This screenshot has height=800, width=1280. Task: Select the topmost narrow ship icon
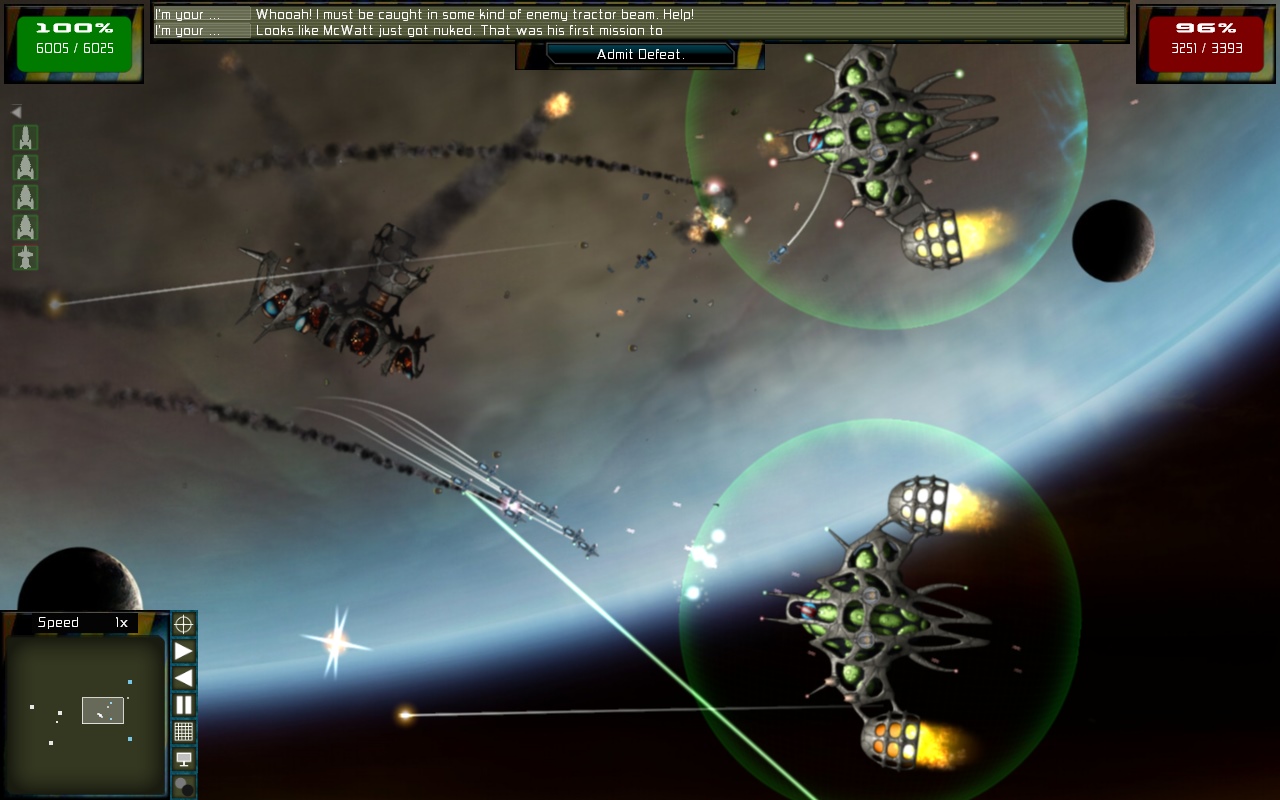point(25,138)
